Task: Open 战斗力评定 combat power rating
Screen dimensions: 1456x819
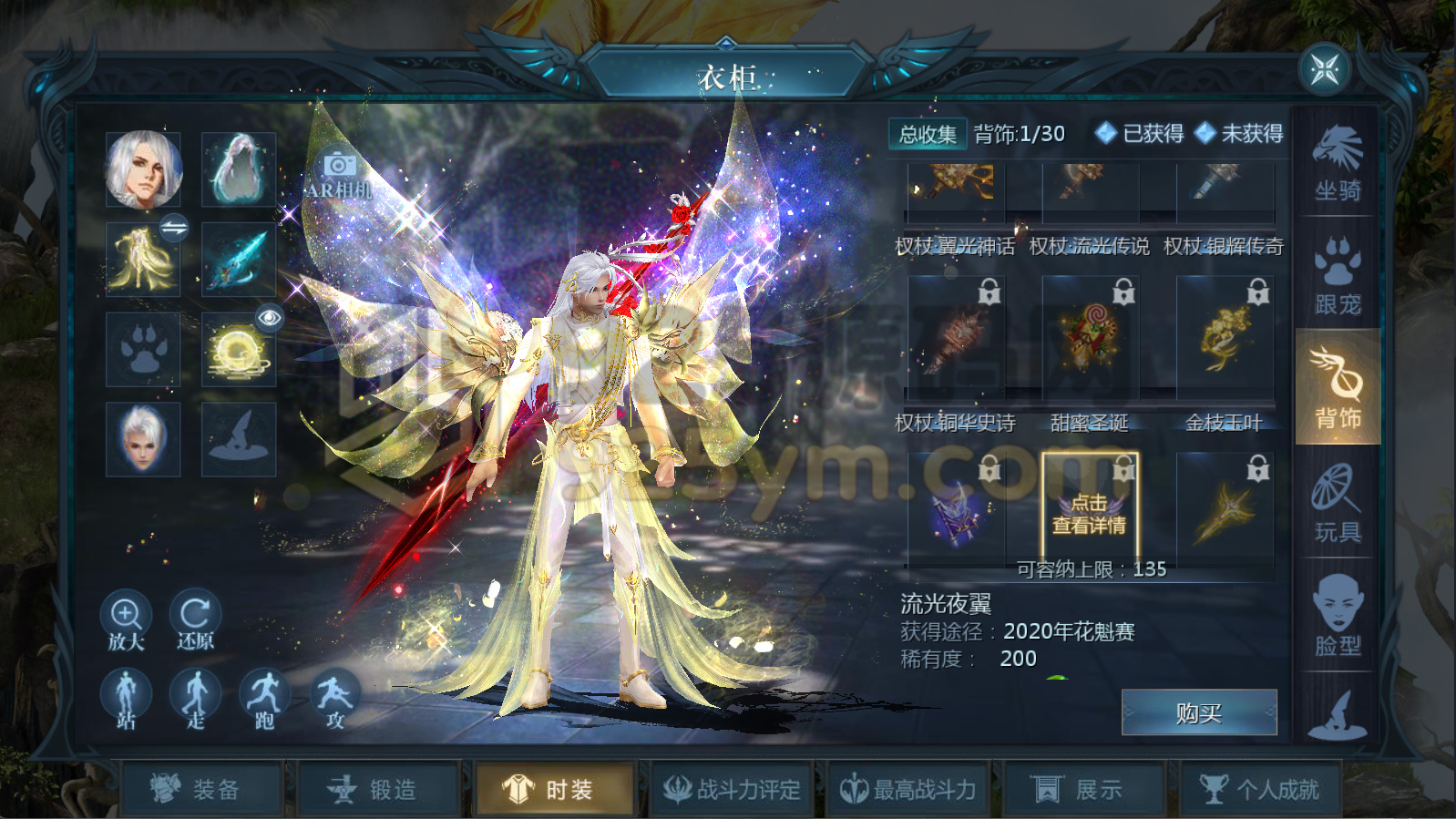Action: (733, 789)
